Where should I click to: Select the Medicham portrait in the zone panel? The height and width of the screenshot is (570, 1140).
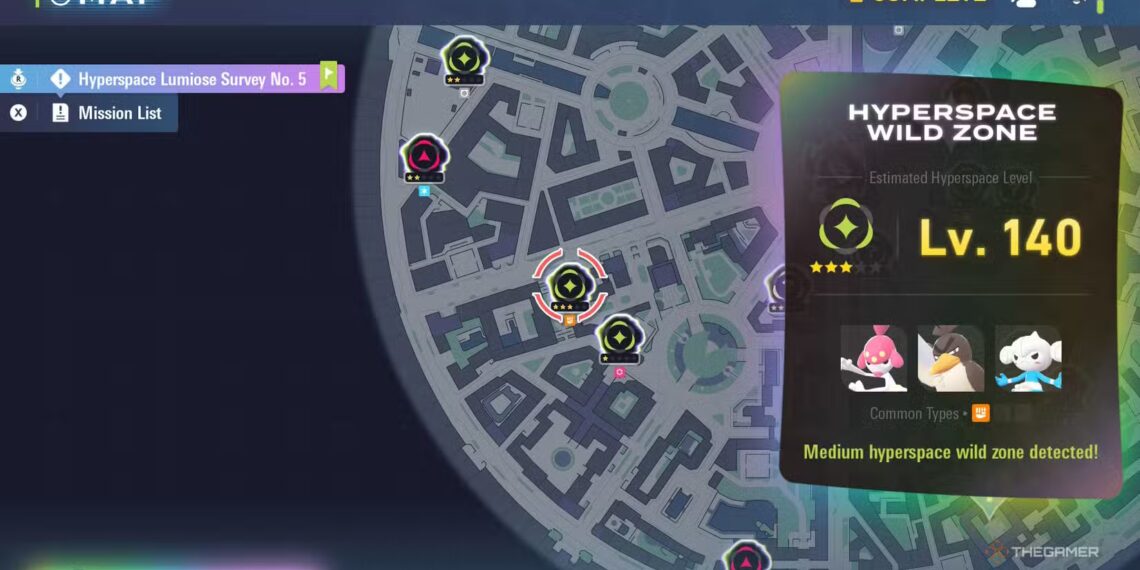click(873, 359)
